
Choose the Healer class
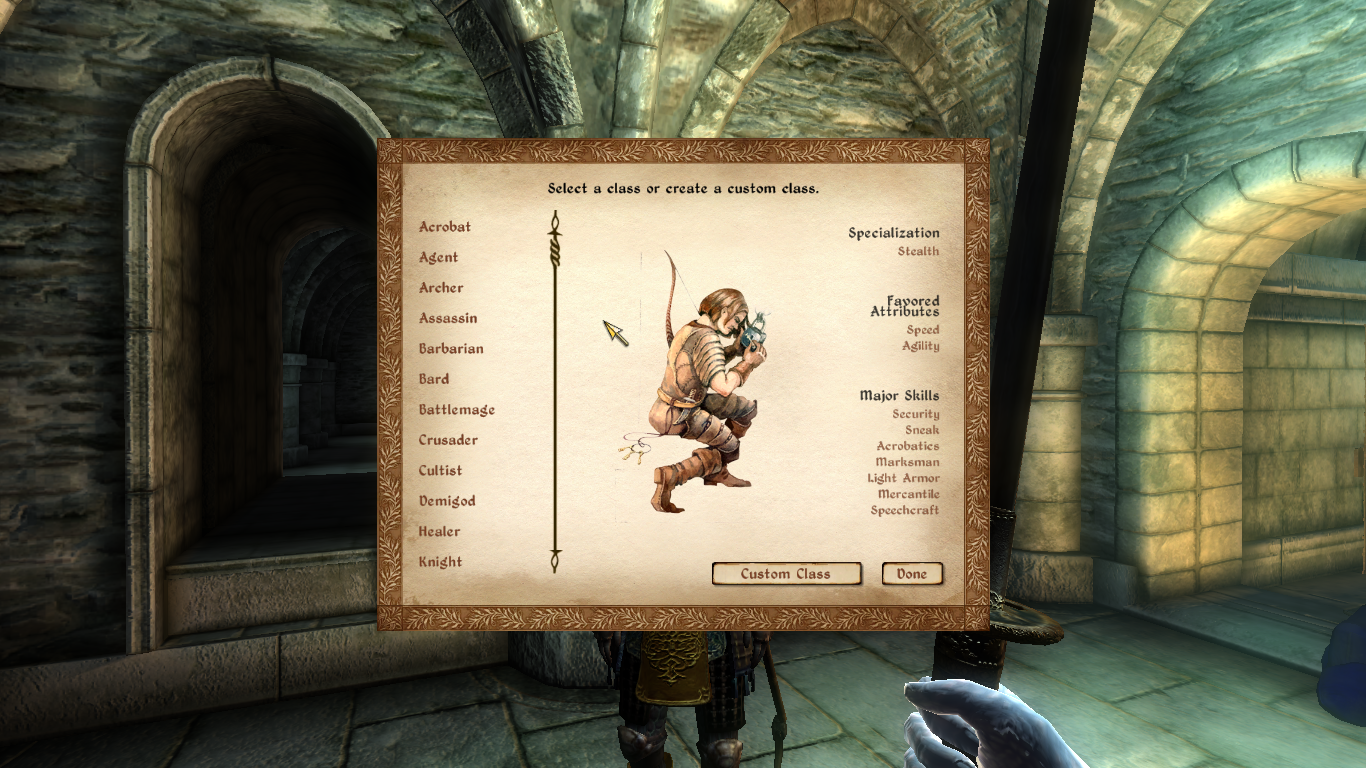tap(440, 532)
